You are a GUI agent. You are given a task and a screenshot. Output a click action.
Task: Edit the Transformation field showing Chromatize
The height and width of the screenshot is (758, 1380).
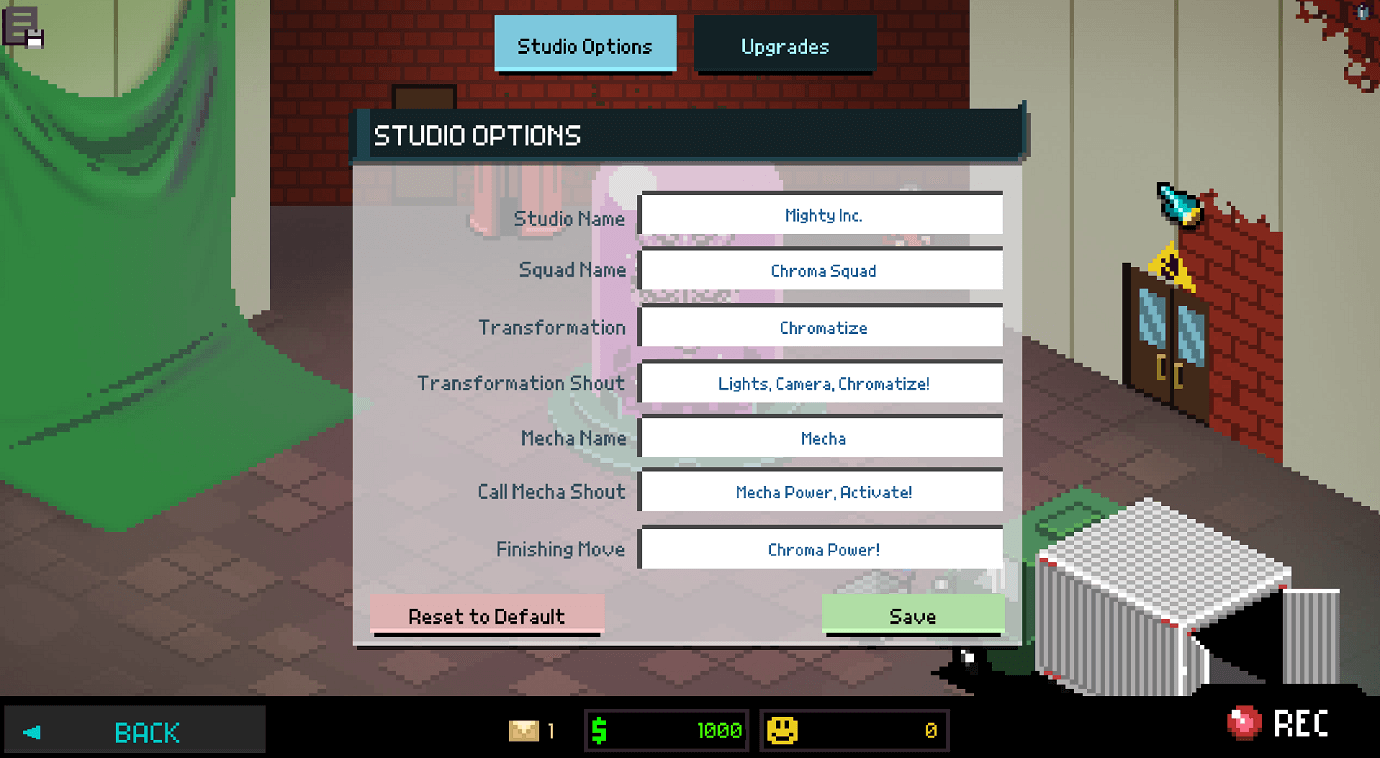coord(822,327)
